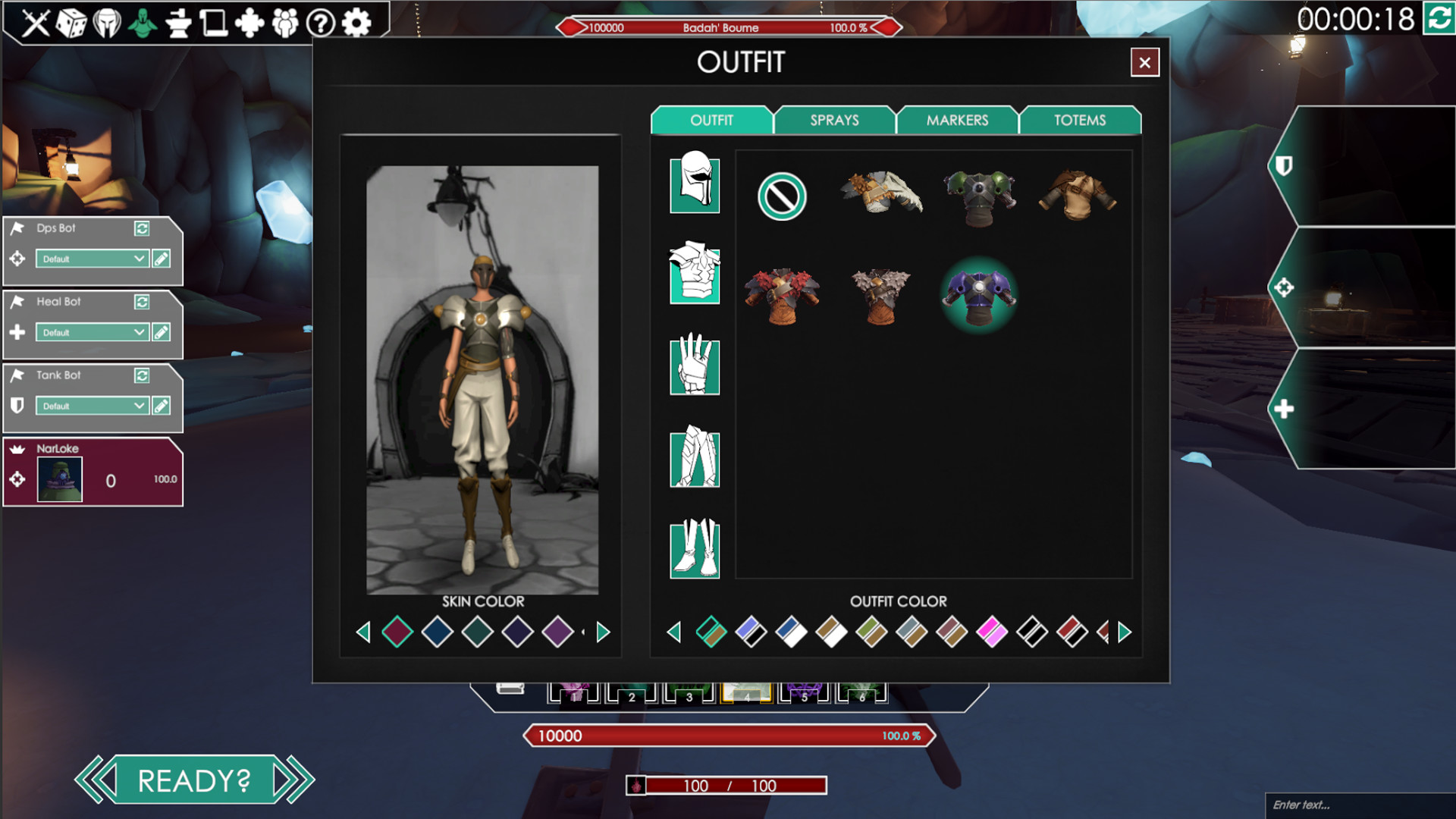The width and height of the screenshot is (1456, 819).
Task: Switch to the TOTEMS tab
Action: point(1080,120)
